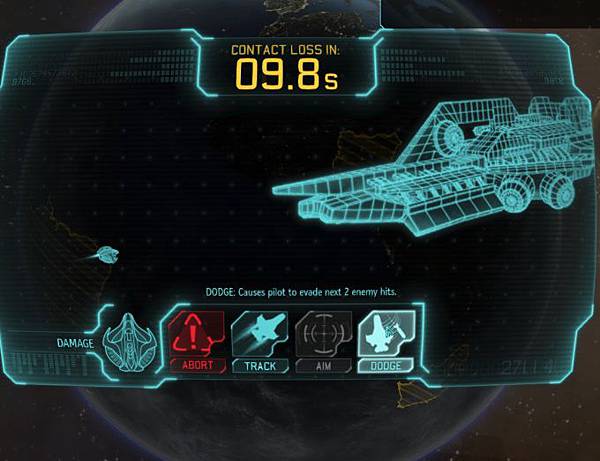
Task: Use the Aim module
Action: point(322,339)
